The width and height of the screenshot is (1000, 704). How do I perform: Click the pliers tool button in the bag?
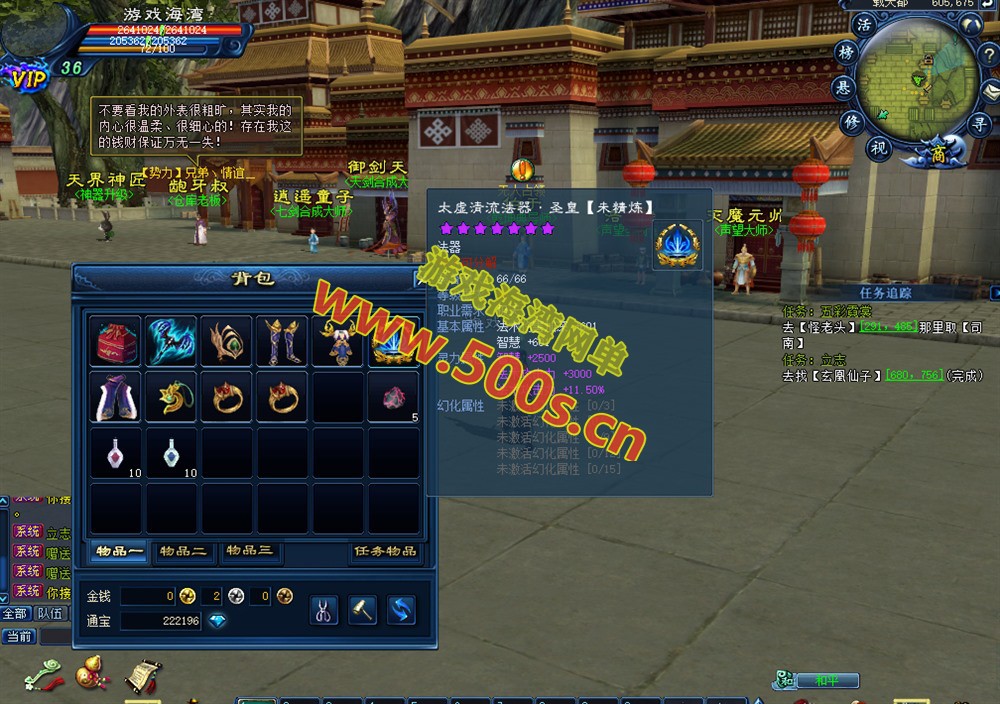pos(324,609)
